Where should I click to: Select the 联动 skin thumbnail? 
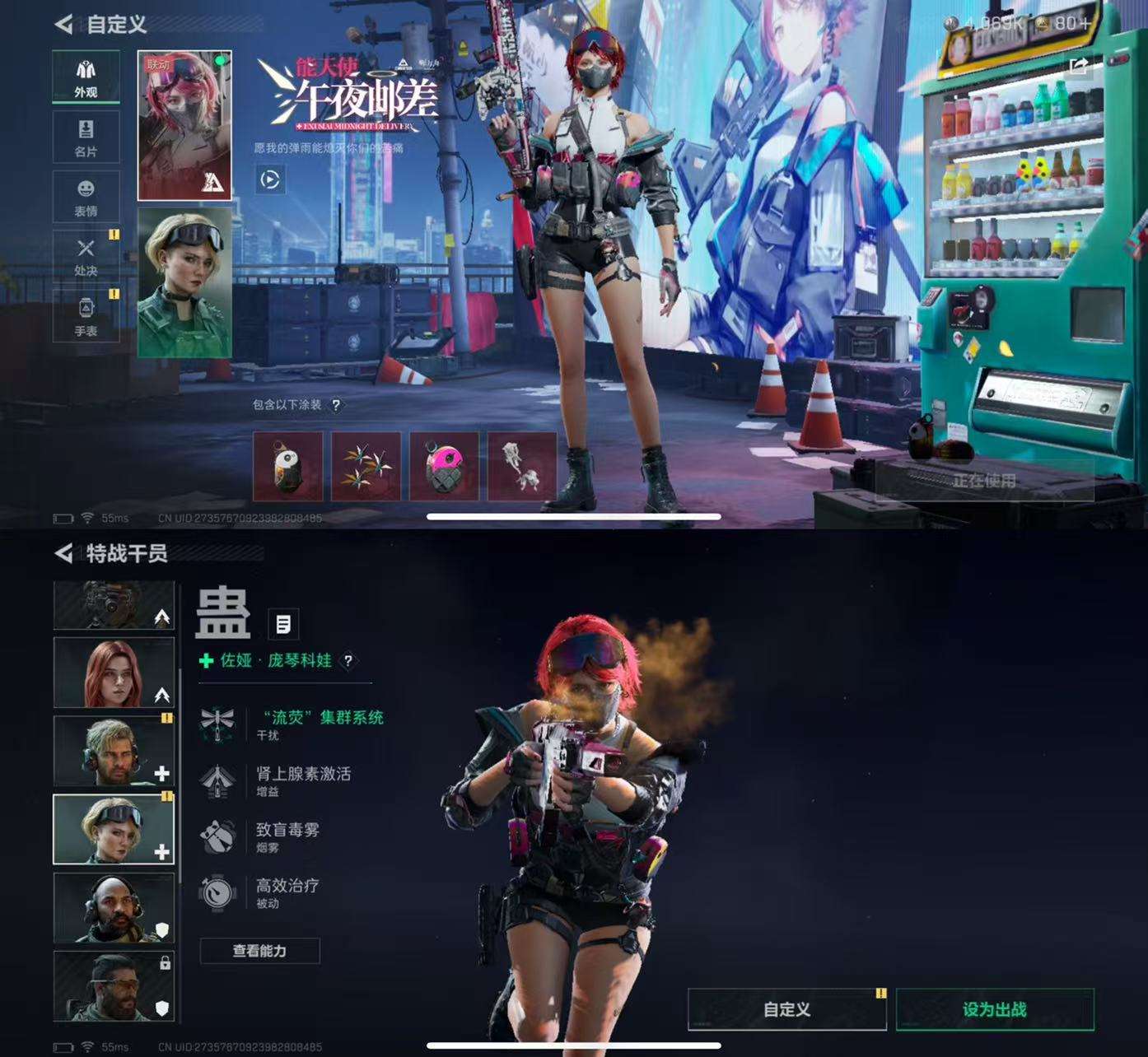184,124
